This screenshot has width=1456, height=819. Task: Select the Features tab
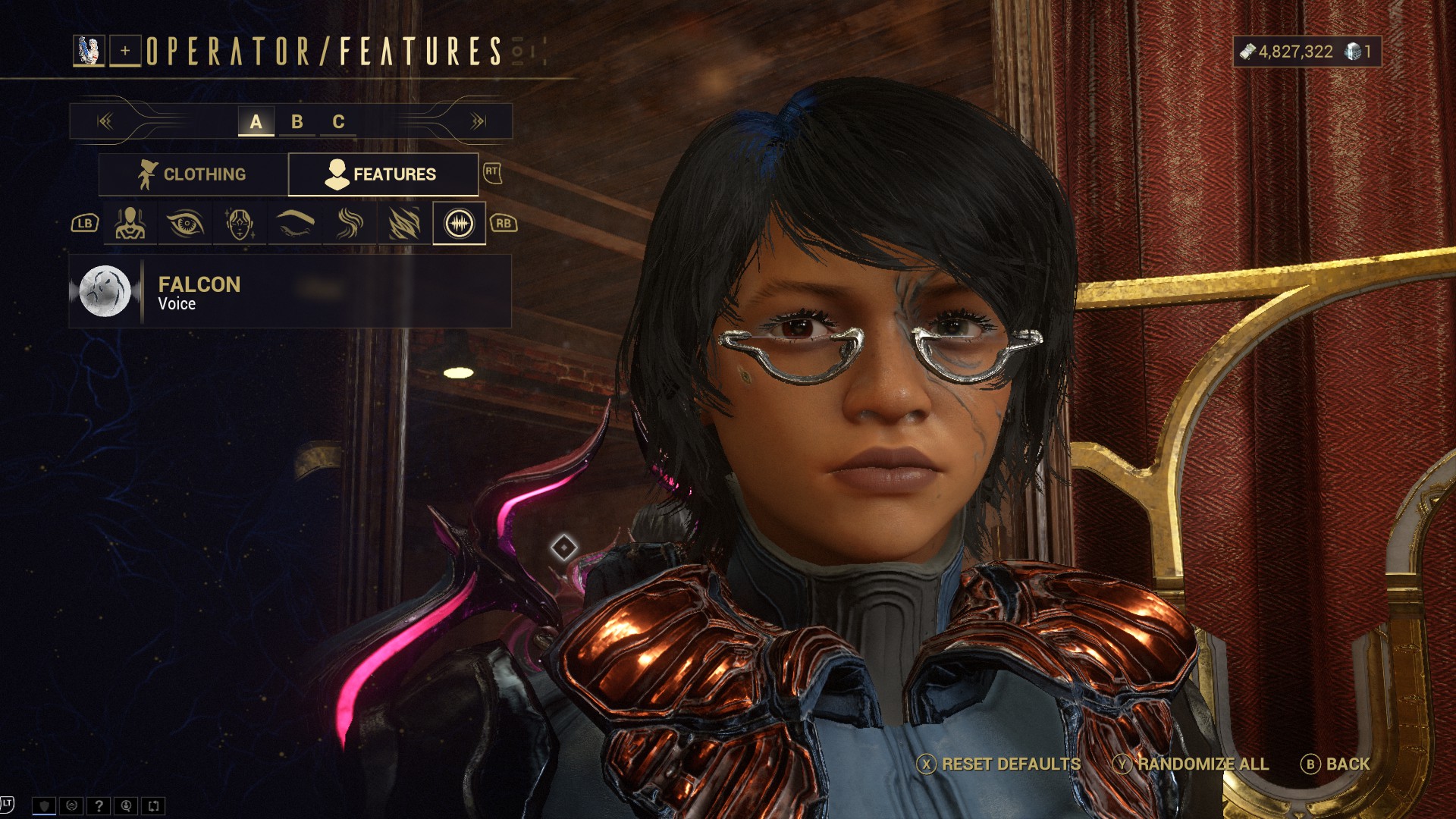click(383, 174)
